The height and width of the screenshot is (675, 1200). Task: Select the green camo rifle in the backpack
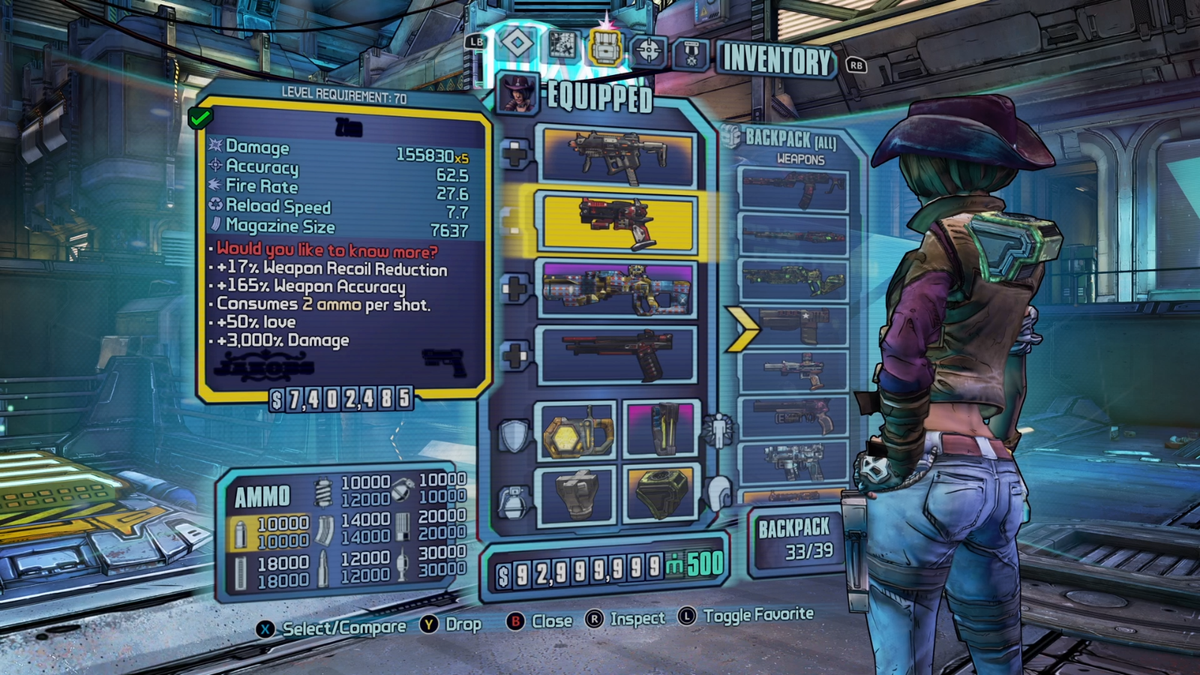tap(793, 280)
